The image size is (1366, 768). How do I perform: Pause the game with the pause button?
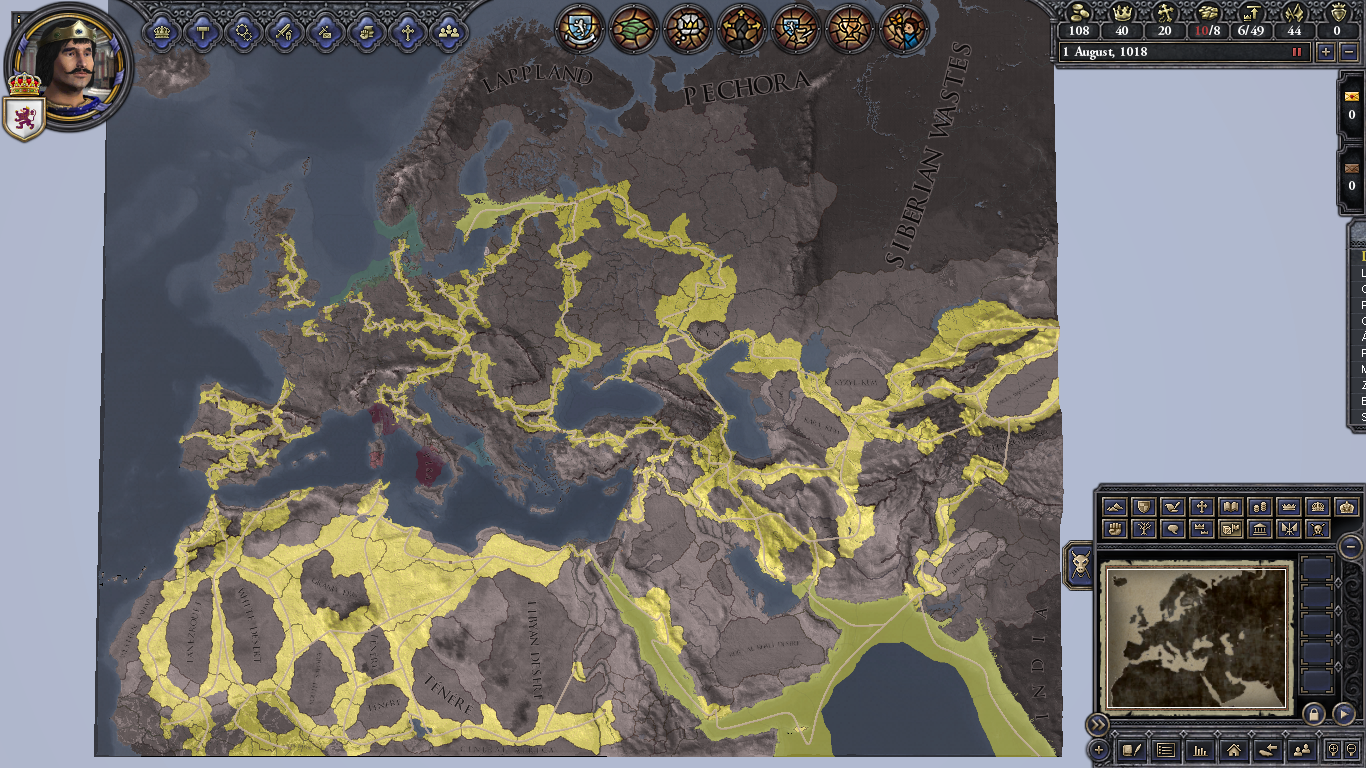point(1297,52)
